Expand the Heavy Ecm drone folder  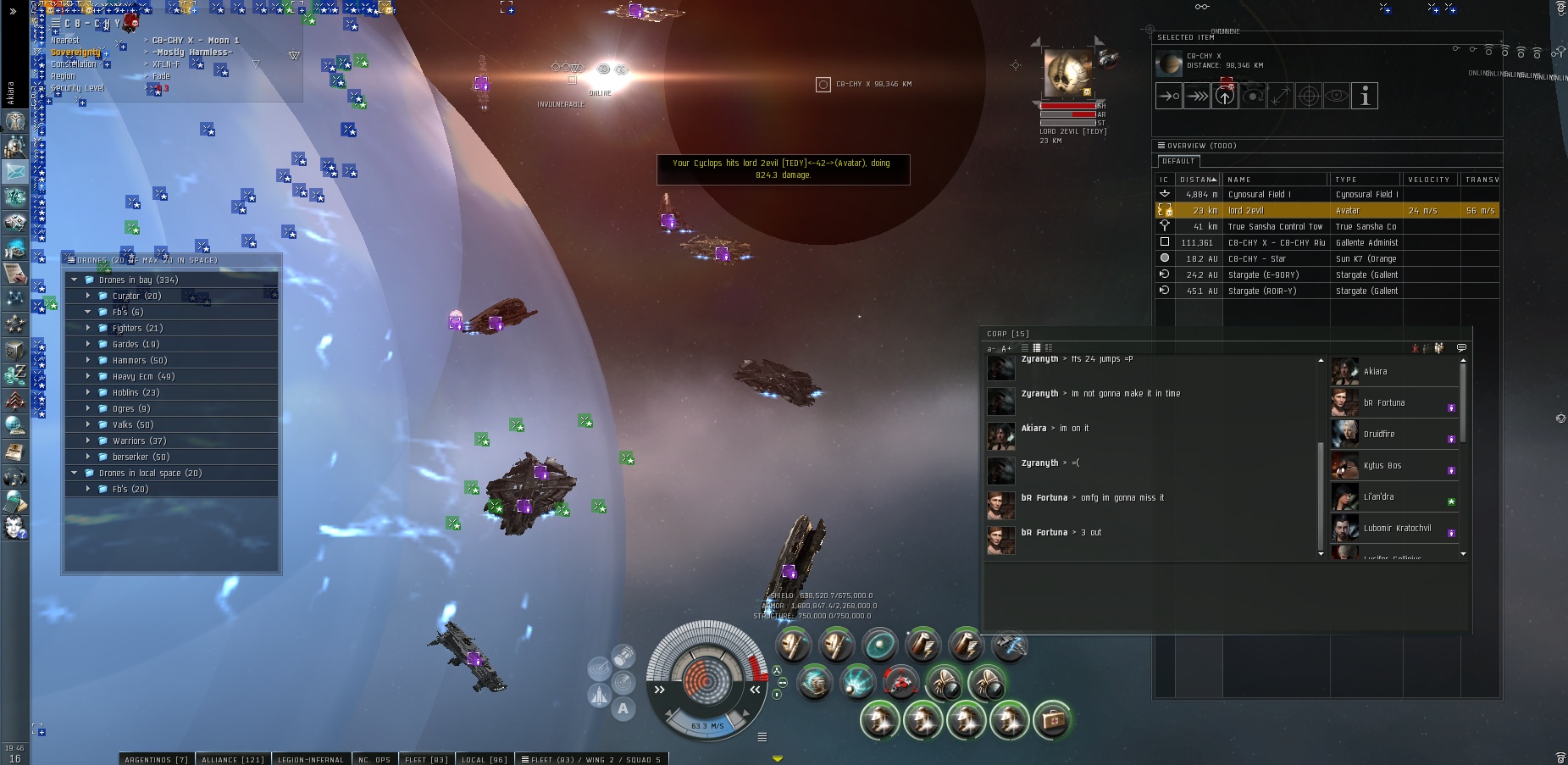tap(88, 377)
